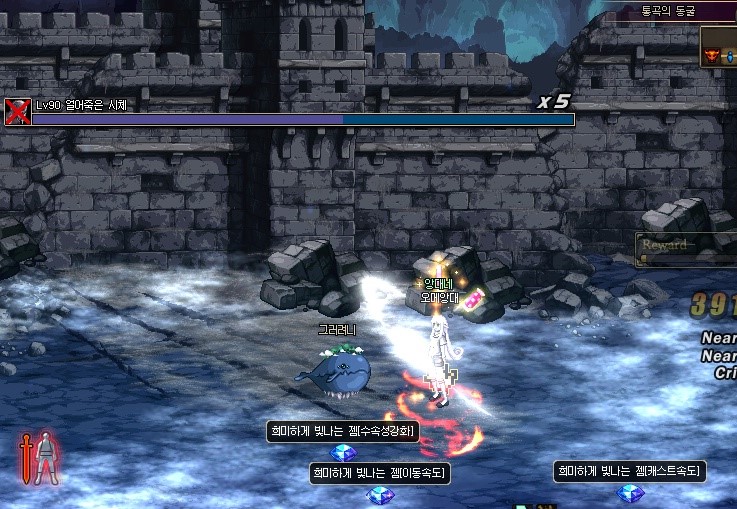Select the 젬[이동속도] item label
The width and height of the screenshot is (737, 509).
point(379,473)
